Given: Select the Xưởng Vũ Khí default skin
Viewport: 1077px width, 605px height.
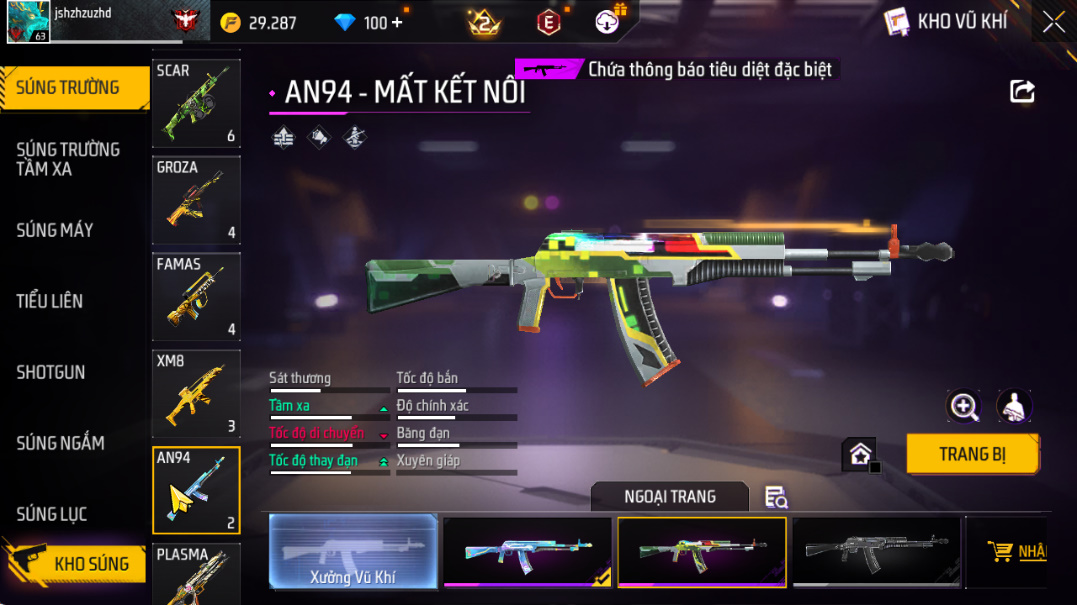Looking at the screenshot, I should pyautogui.click(x=354, y=551).
